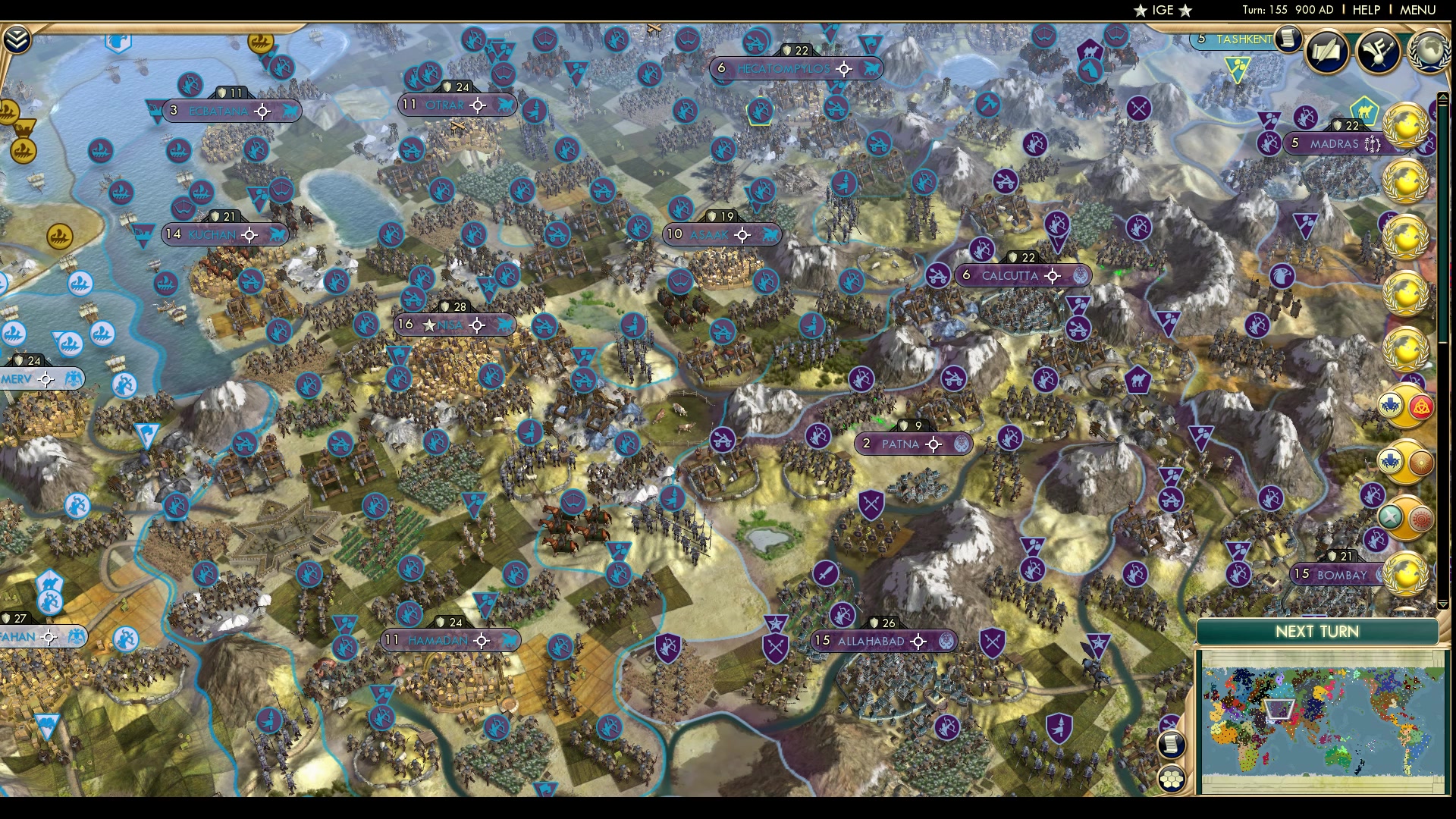Image resolution: width=1456 pixels, height=819 pixels.
Task: Open the HELP menu
Action: [x=1365, y=10]
